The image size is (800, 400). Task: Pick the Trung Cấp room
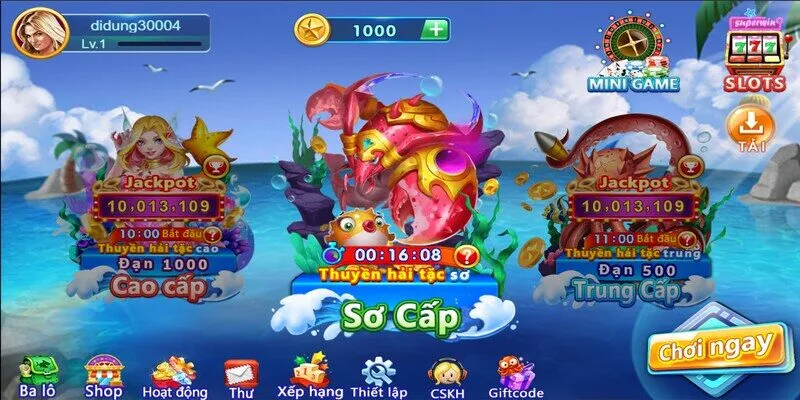click(625, 290)
